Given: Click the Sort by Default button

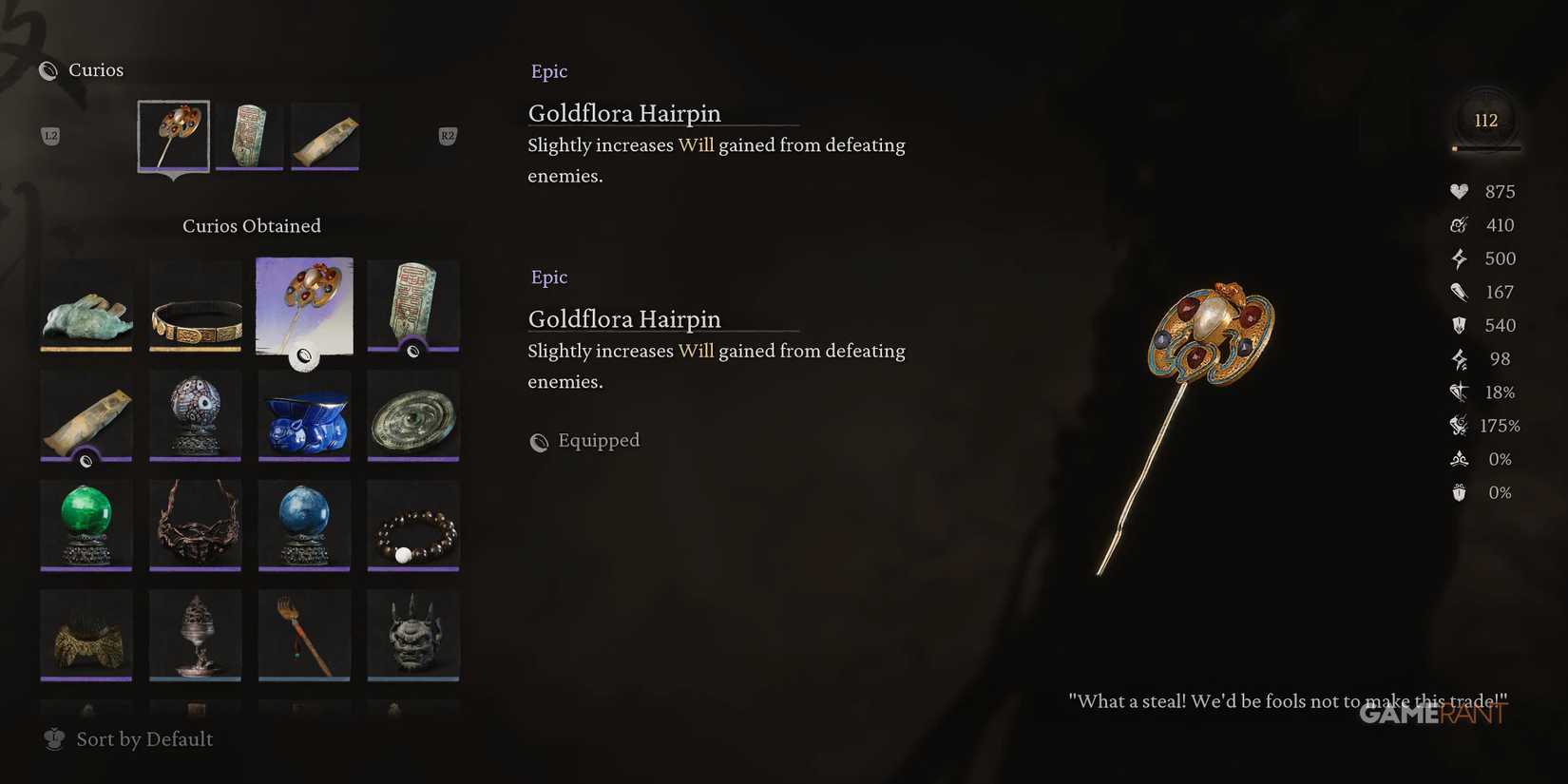Looking at the screenshot, I should (143, 738).
